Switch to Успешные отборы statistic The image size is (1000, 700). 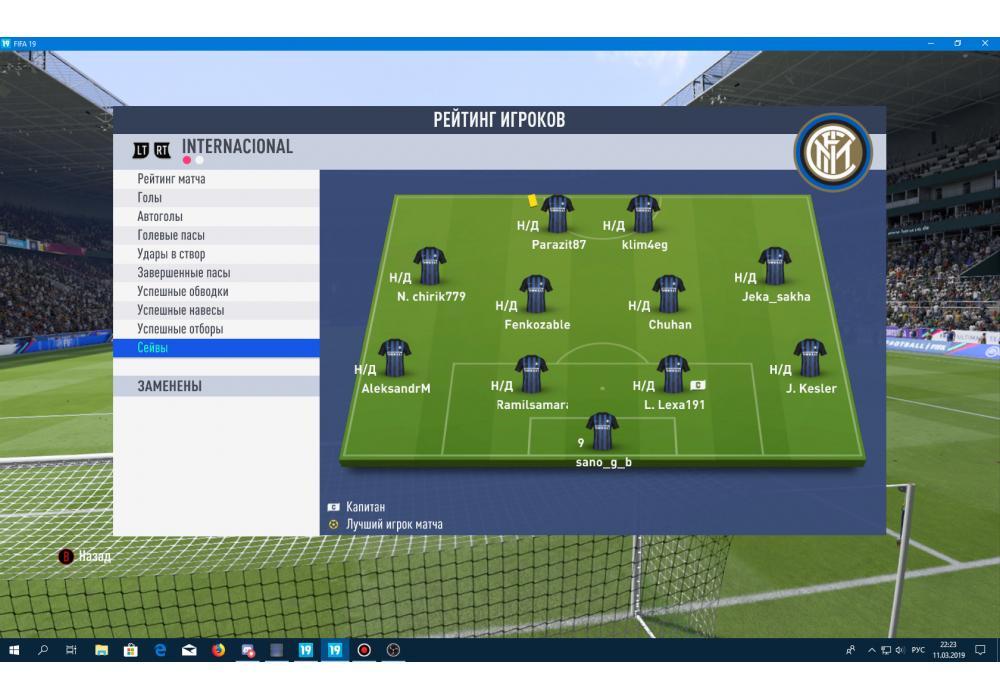[180, 329]
